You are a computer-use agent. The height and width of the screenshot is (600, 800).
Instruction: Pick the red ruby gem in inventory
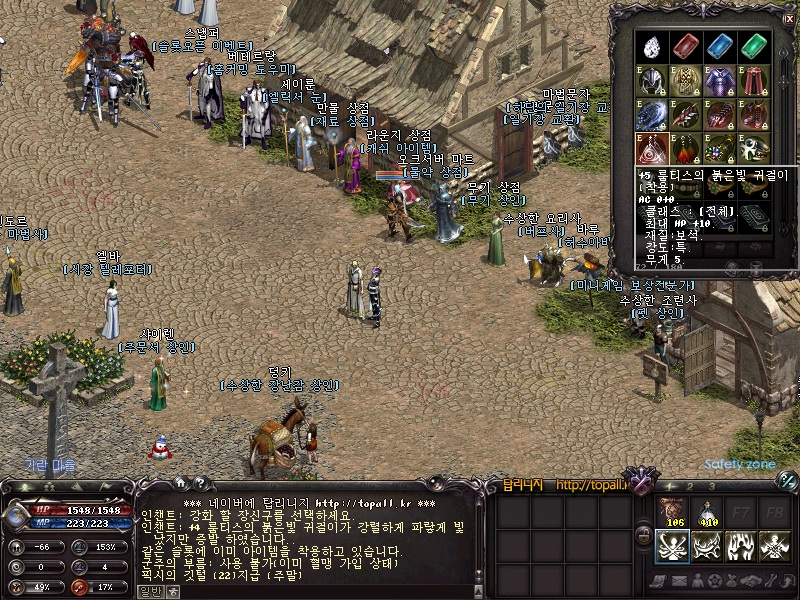point(685,47)
